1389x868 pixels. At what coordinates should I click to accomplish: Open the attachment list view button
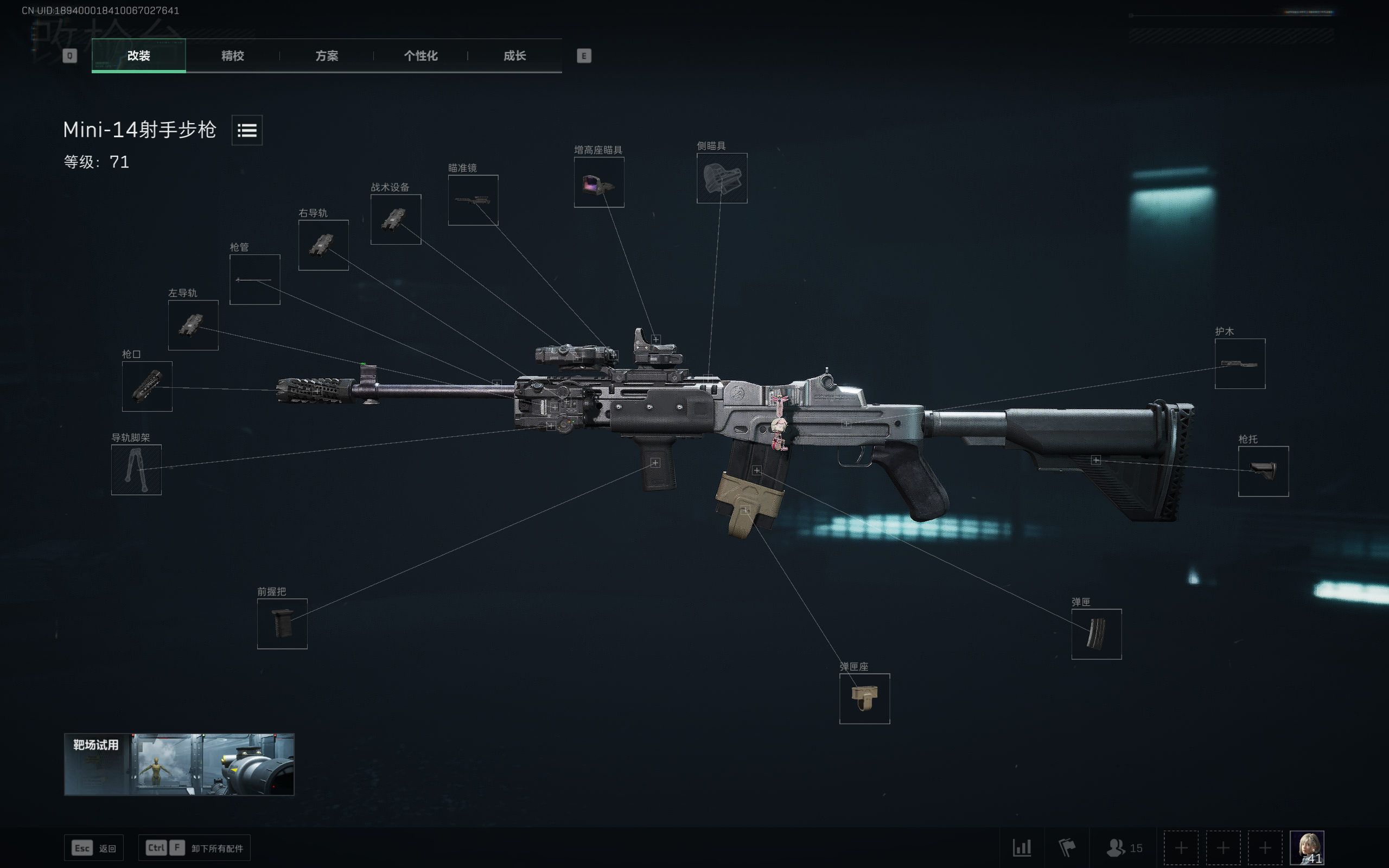247,130
